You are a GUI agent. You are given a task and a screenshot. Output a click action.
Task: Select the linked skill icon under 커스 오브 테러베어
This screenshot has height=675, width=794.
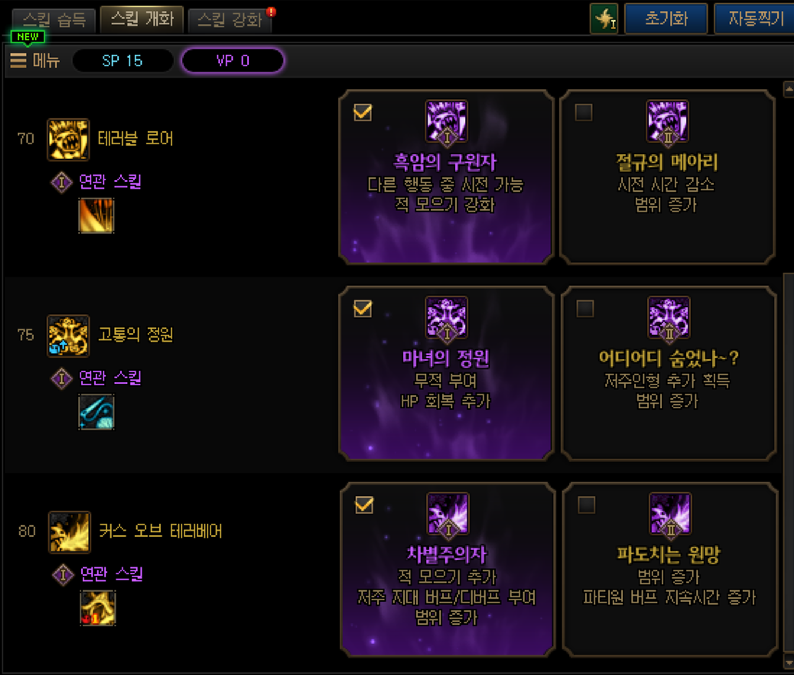(x=97, y=608)
